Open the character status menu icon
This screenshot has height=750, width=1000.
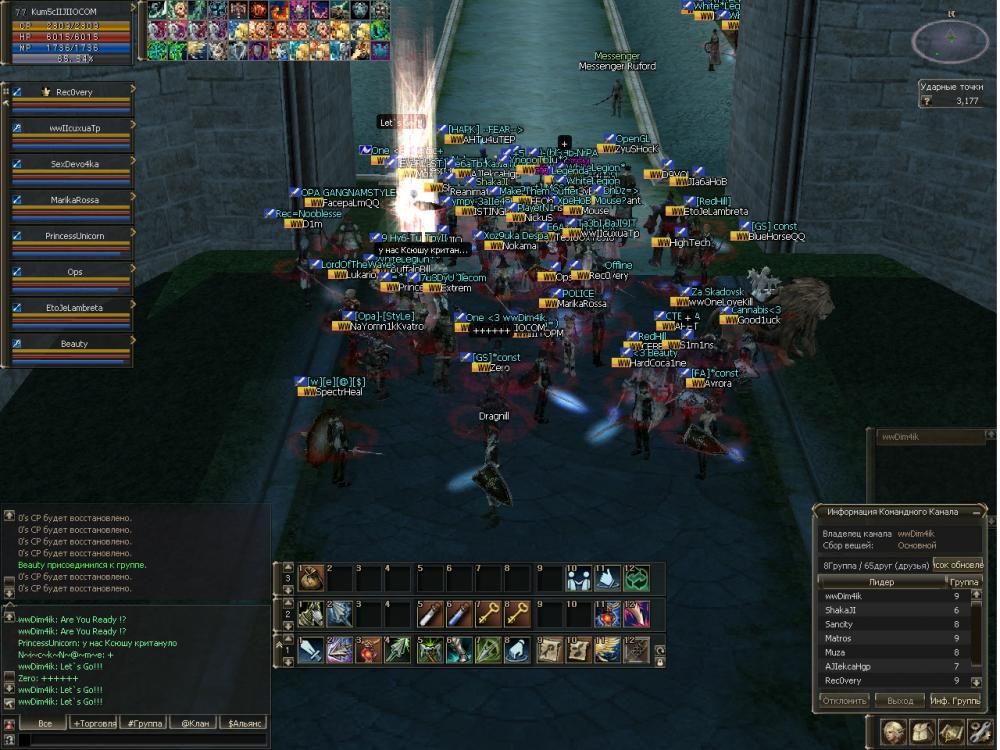pyautogui.click(x=894, y=731)
